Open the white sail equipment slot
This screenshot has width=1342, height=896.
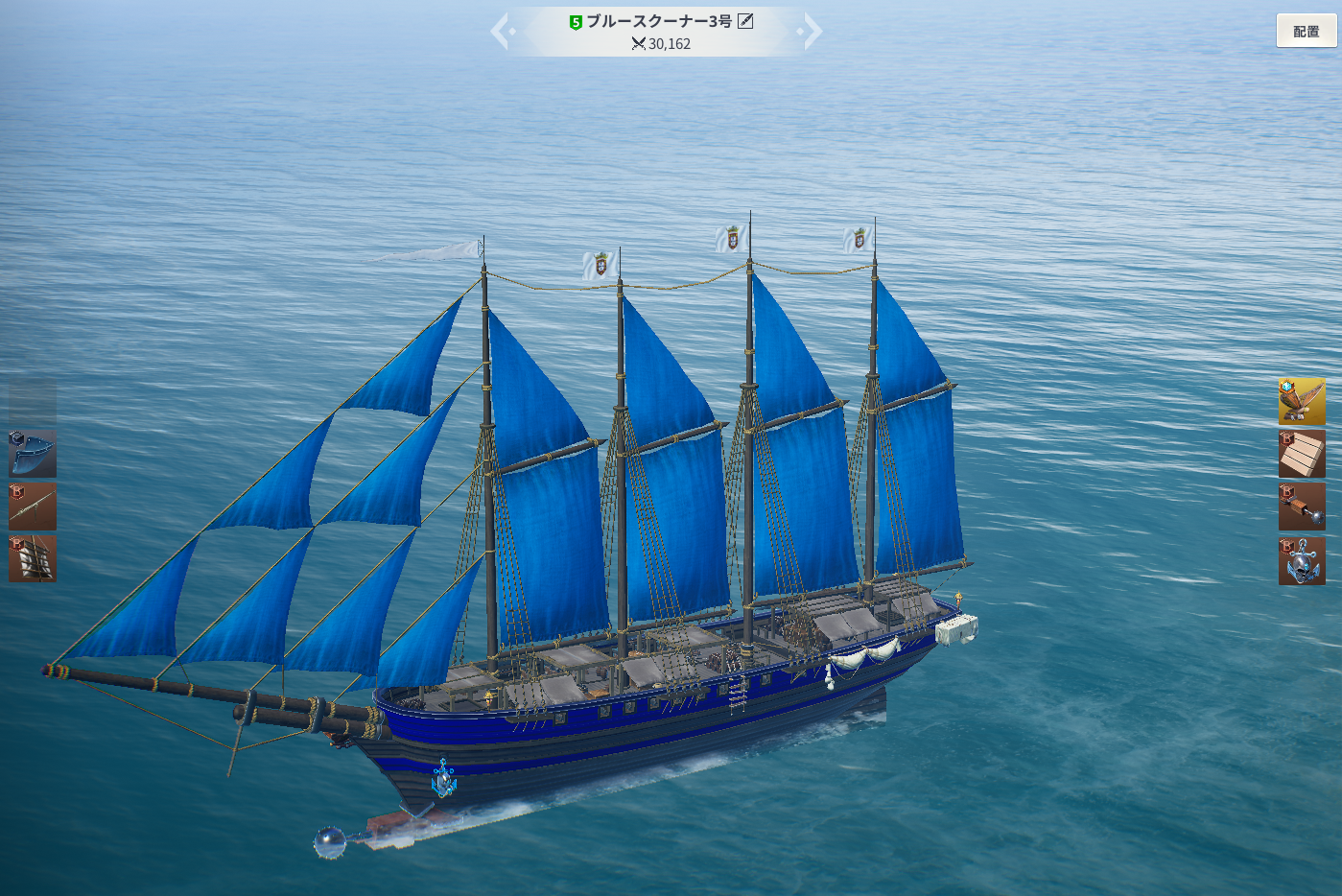[33, 558]
